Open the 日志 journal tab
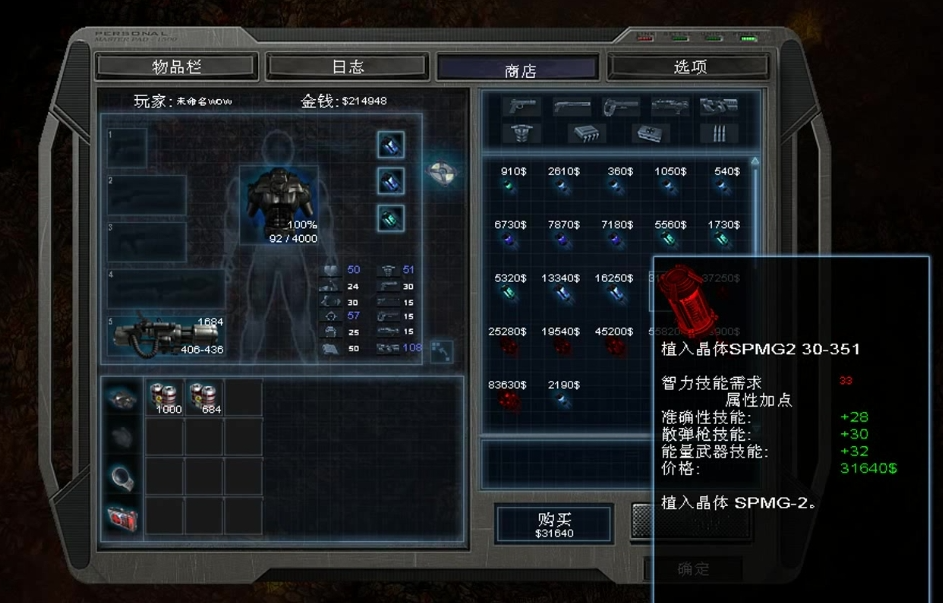Screen dimensions: 943x603 (348, 67)
